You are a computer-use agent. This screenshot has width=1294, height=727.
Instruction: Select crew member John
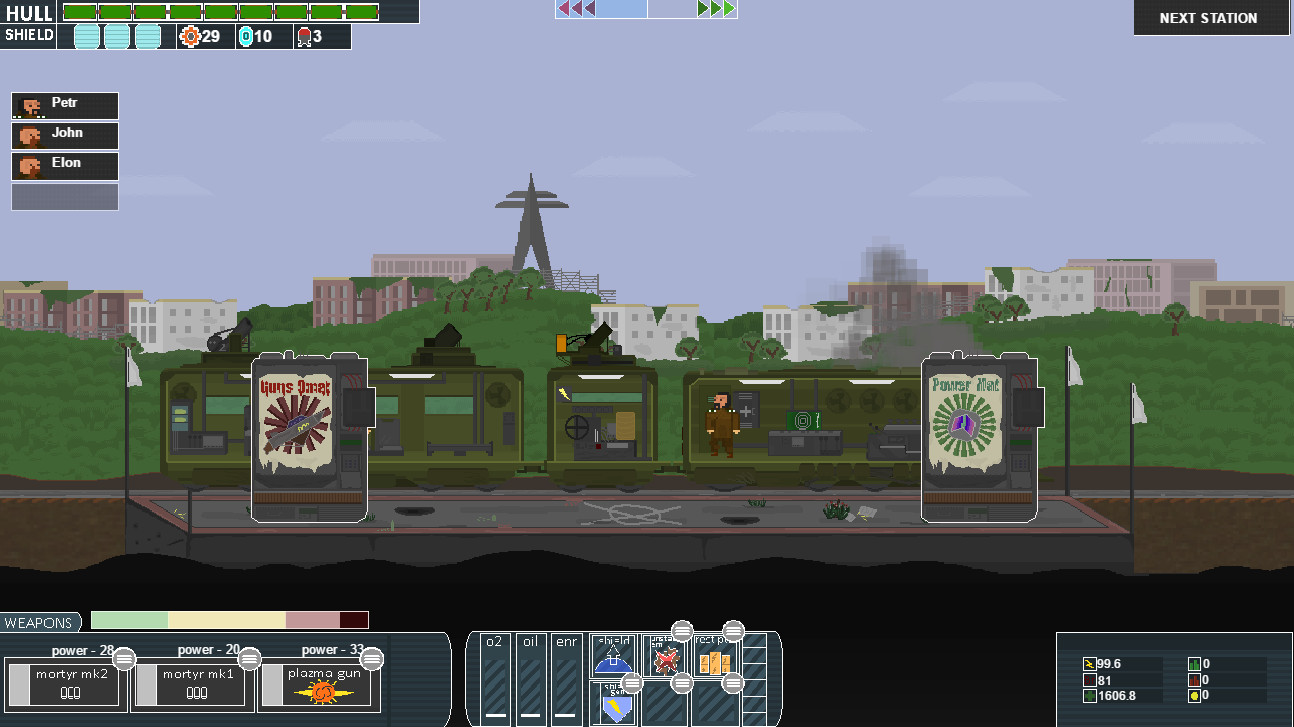pyautogui.click(x=65, y=135)
